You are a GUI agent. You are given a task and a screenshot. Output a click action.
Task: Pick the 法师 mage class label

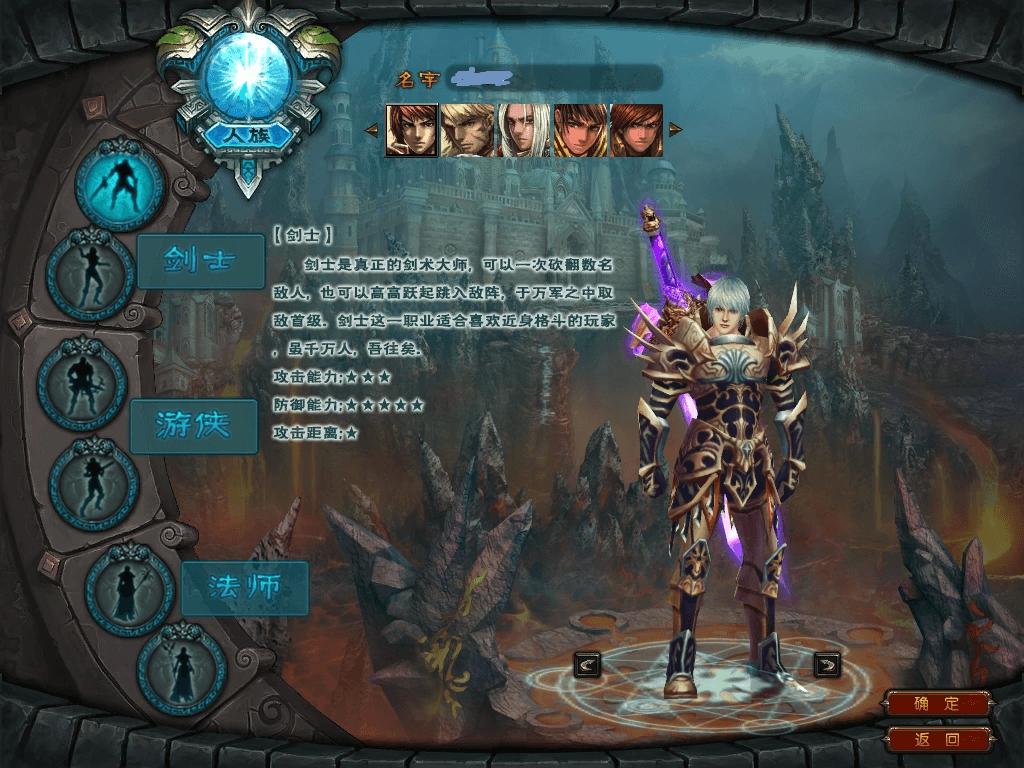244,588
